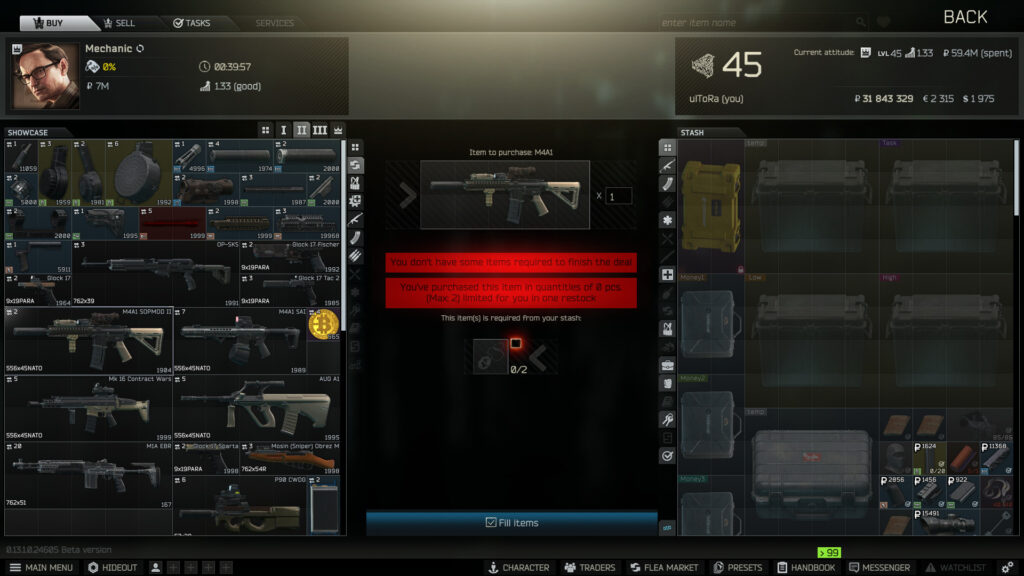The width and height of the screenshot is (1024, 576).
Task: Open settings via the gear icon
Action: pos(1007,567)
